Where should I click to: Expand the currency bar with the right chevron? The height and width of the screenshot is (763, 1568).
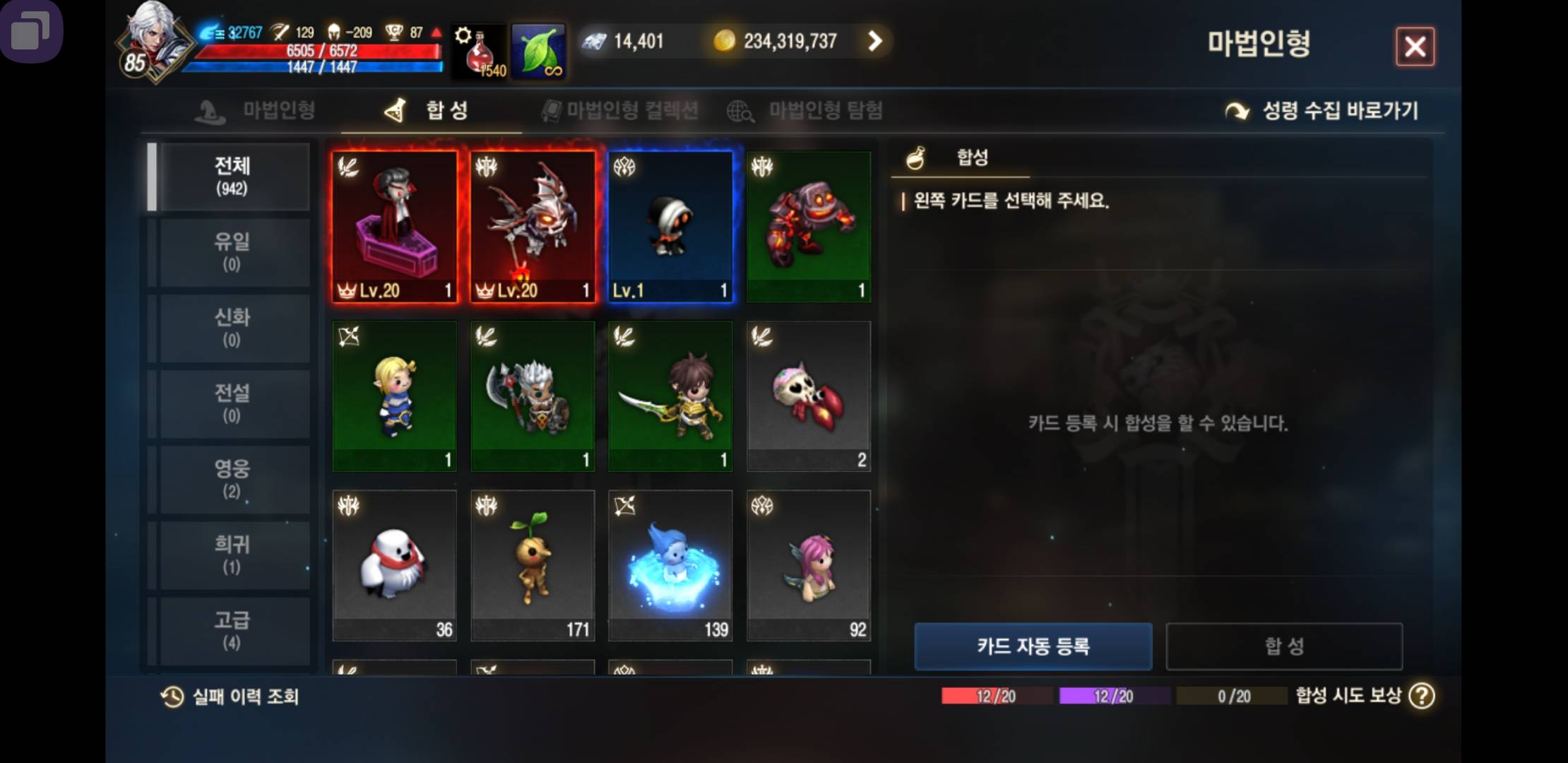click(x=874, y=41)
